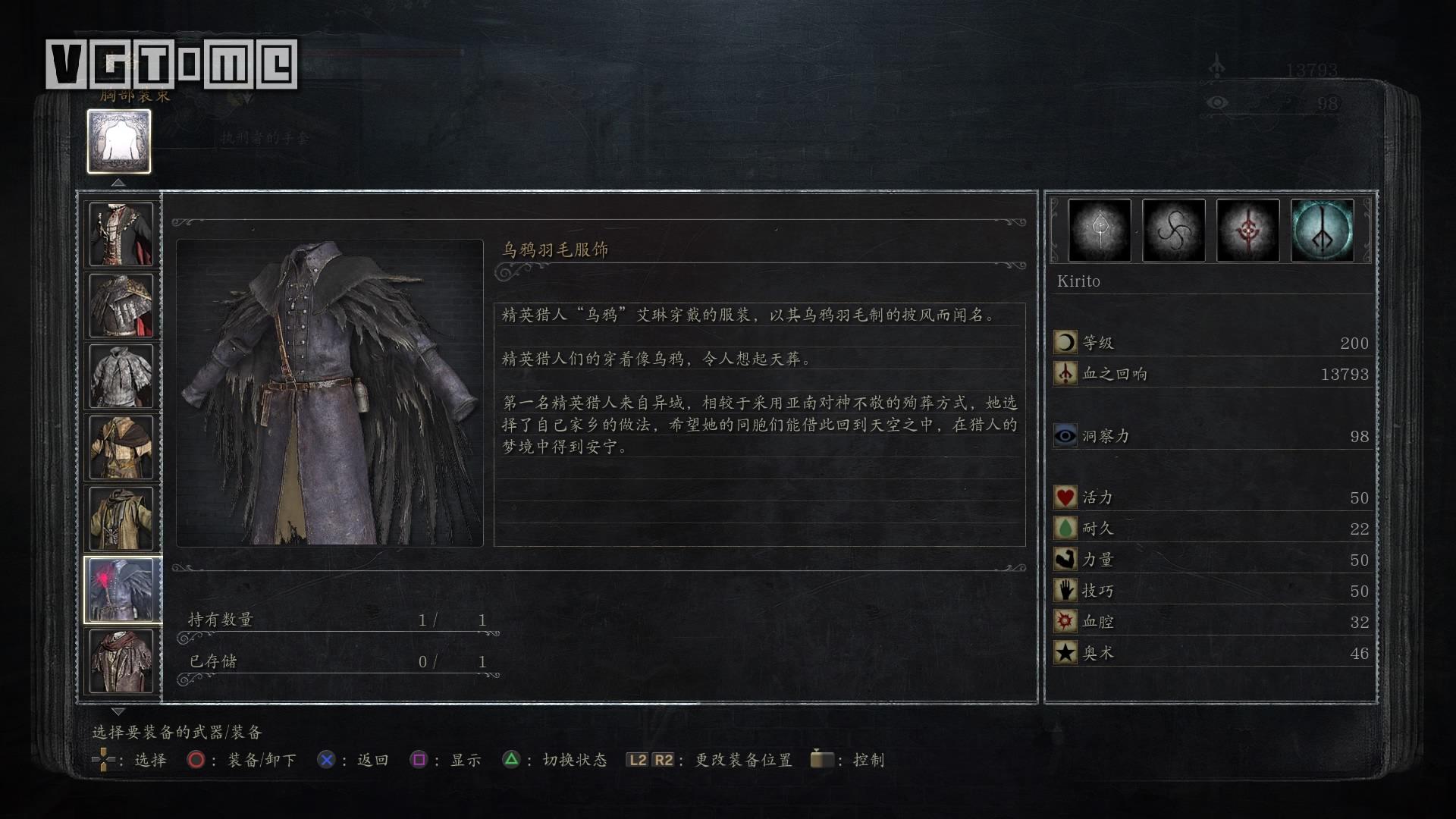Pick the pale grey caped garb

point(121,376)
